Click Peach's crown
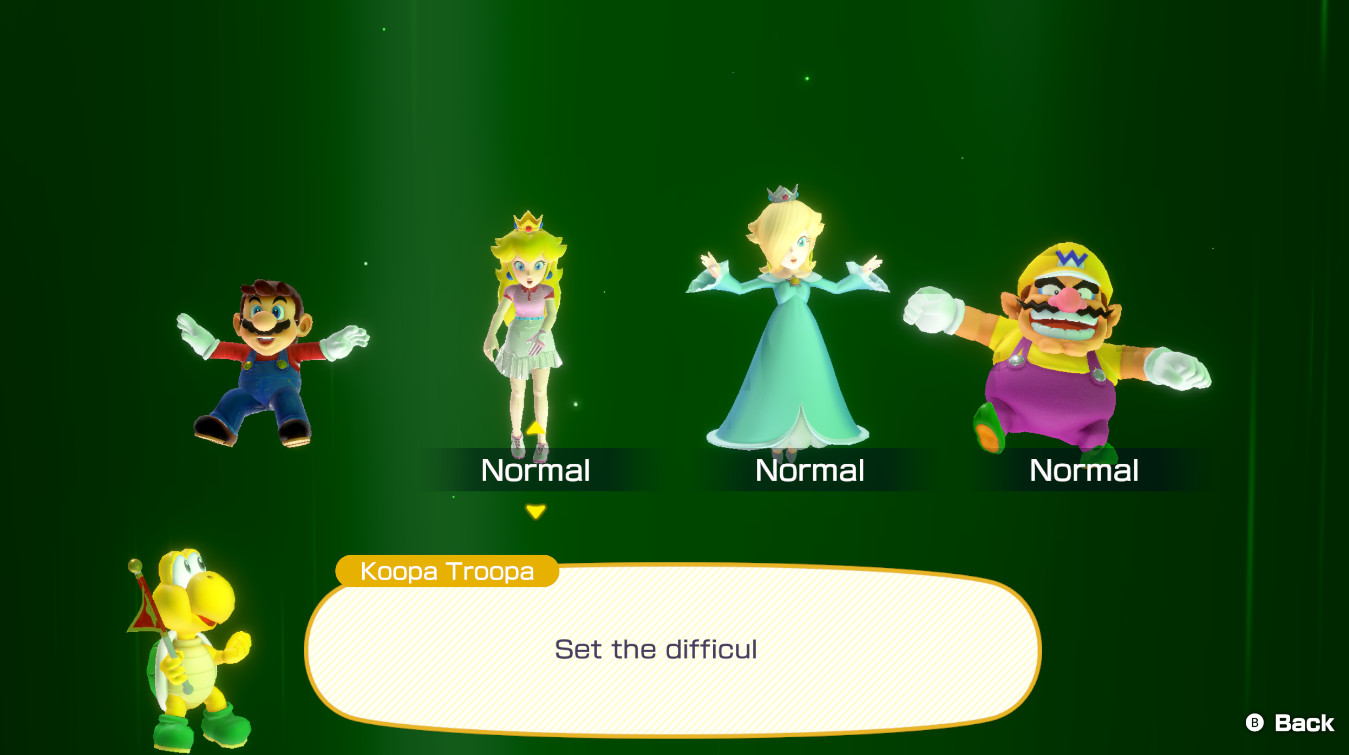 [x=527, y=222]
